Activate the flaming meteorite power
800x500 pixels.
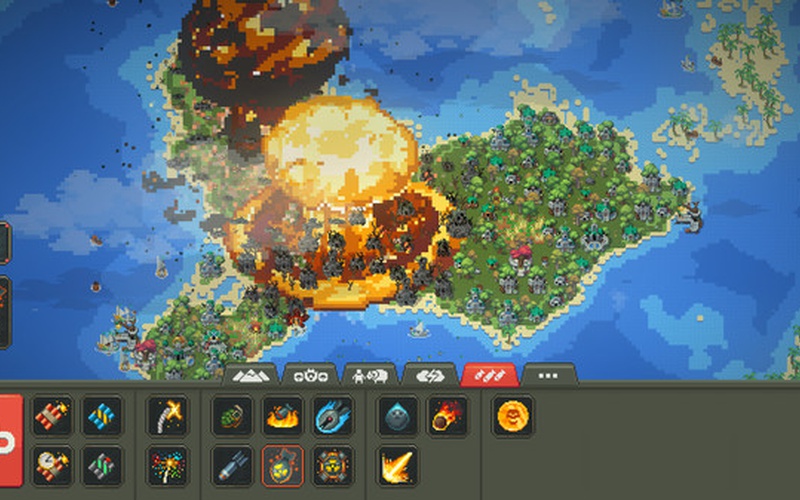click(447, 415)
